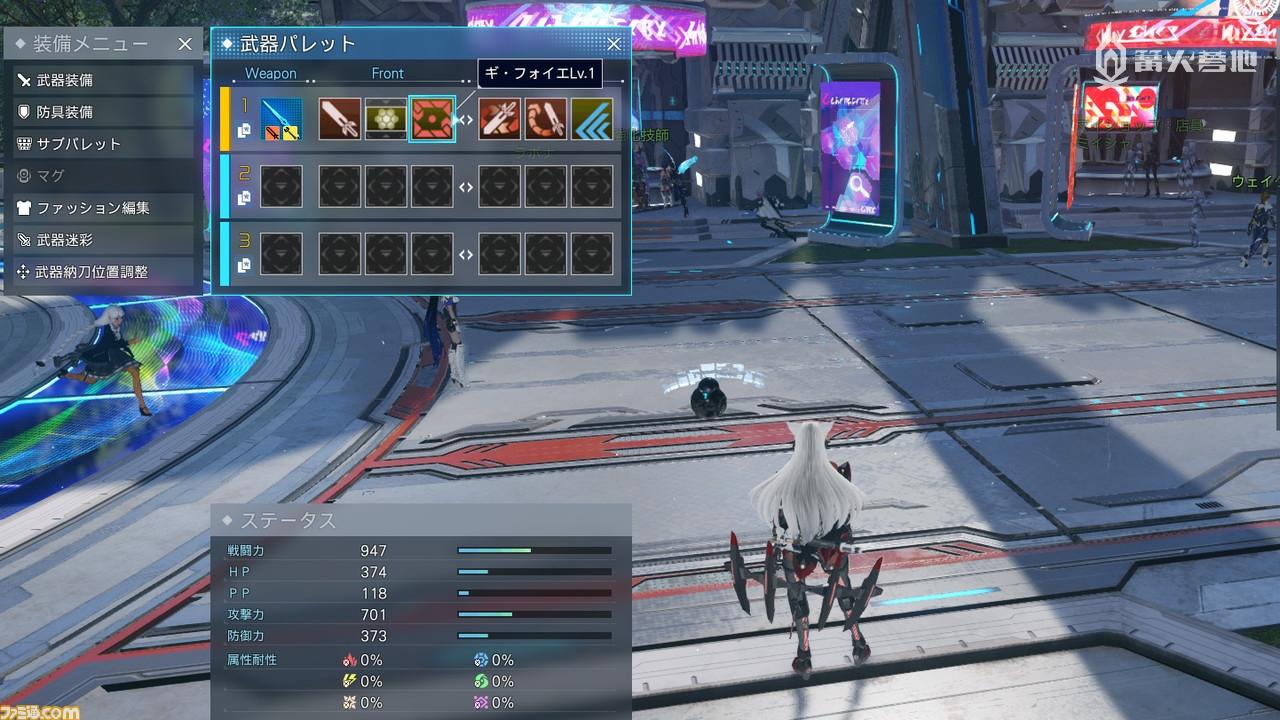Viewport: 1280px width, 720px height.
Task: Click the blue triple-arrow skill icon in row 1
Action: pyautogui.click(x=590, y=117)
